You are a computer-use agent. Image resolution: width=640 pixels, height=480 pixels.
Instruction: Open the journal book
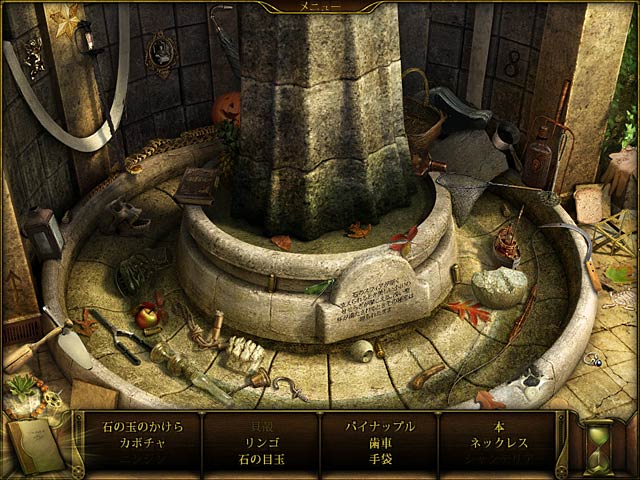31,440
